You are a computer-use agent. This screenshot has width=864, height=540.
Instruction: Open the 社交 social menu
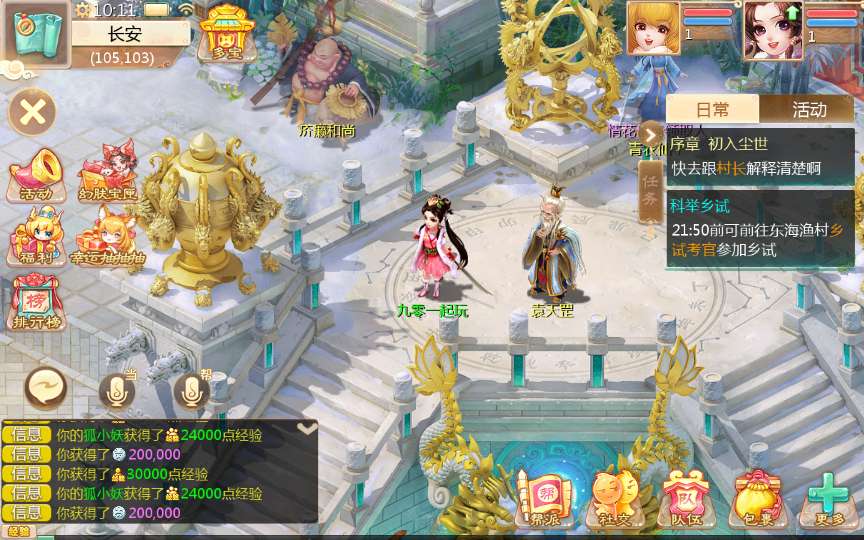pos(615,497)
